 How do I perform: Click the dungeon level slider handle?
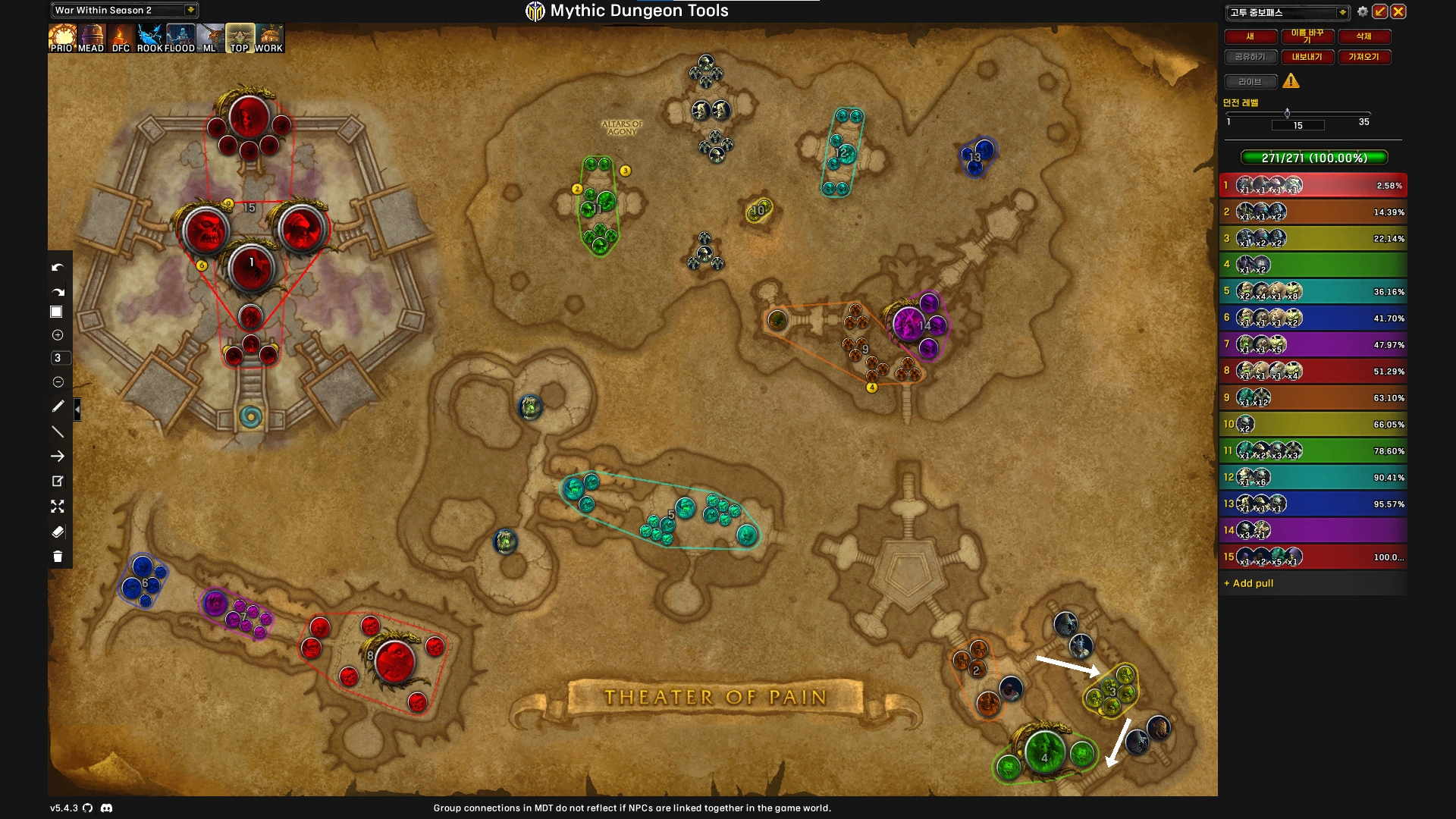[x=1287, y=114]
